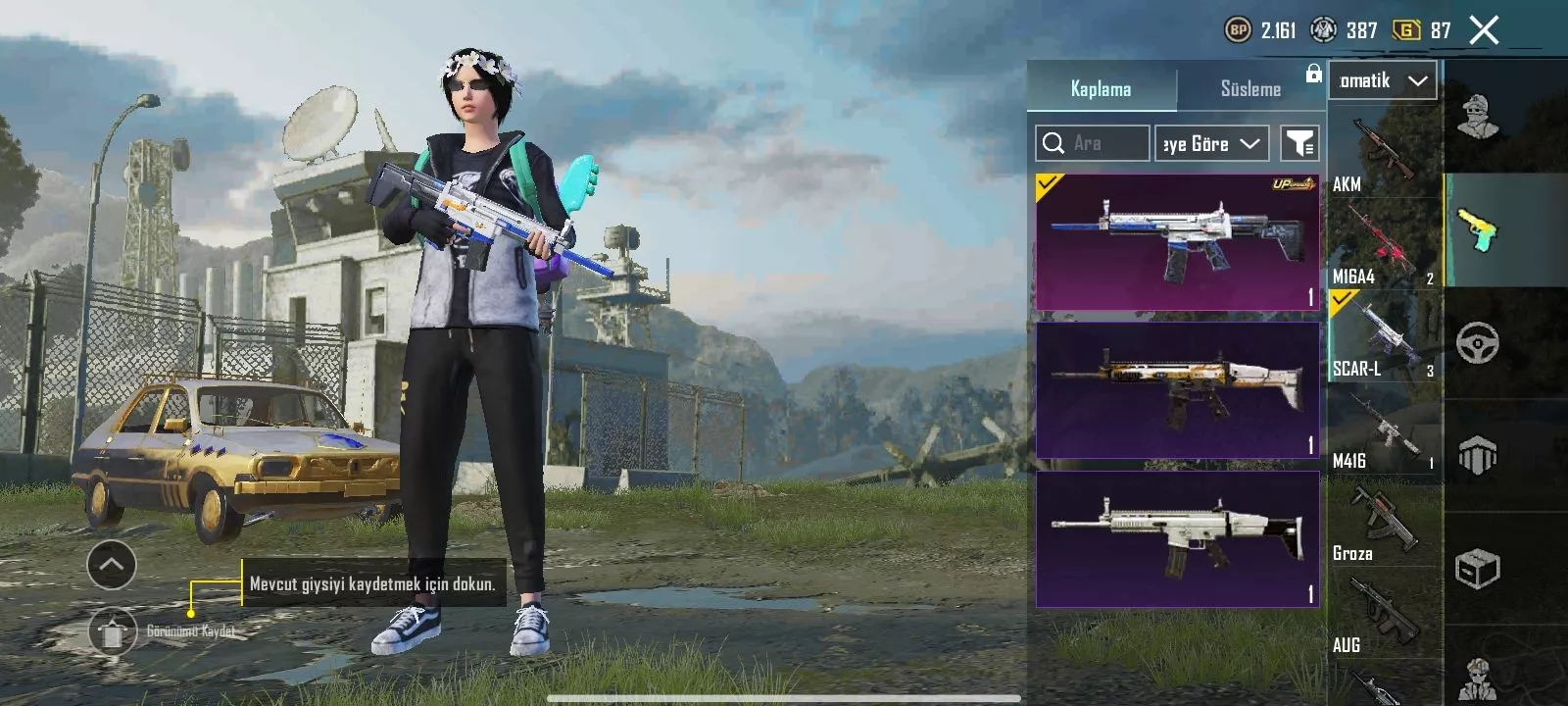This screenshot has height=706, width=1568.
Task: Open the sort-by dropdown next to search
Action: [1211, 143]
